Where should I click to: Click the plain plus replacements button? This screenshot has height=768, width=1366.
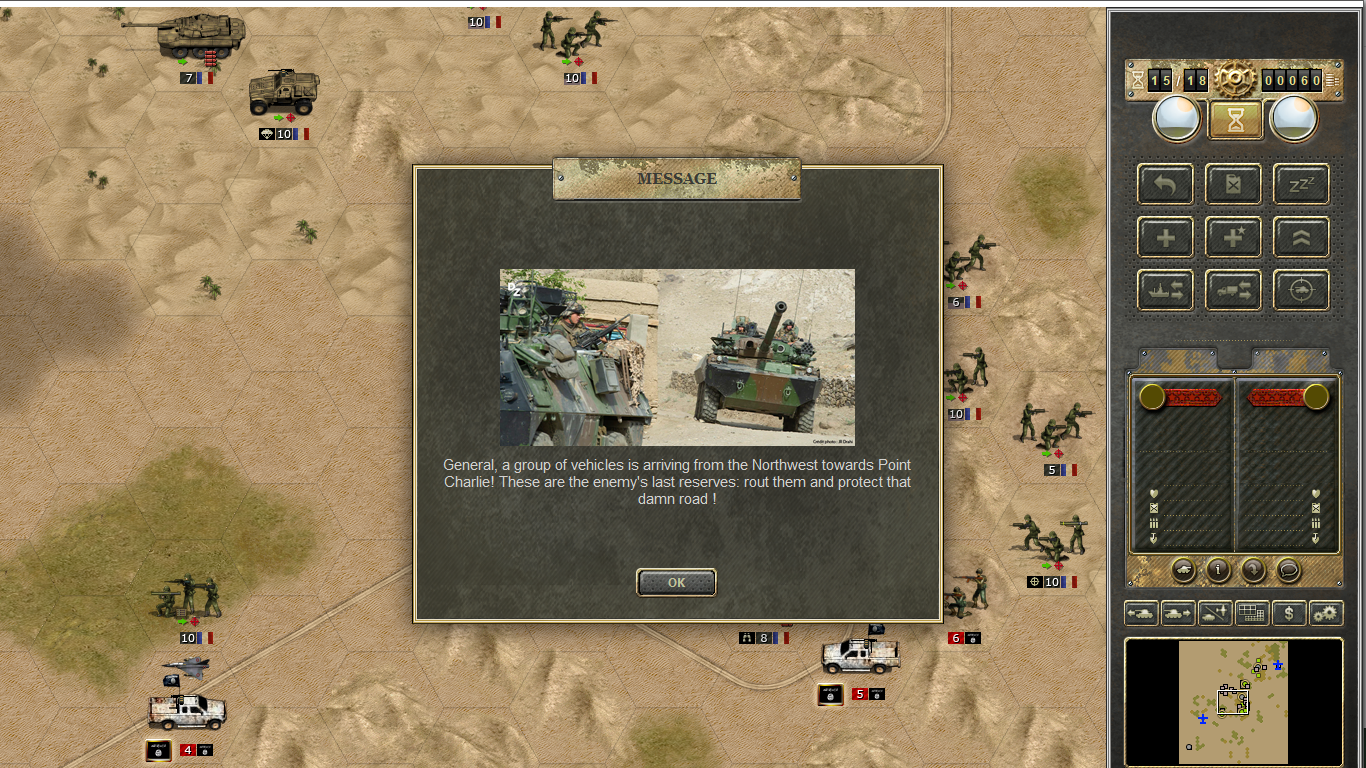[1165, 238]
